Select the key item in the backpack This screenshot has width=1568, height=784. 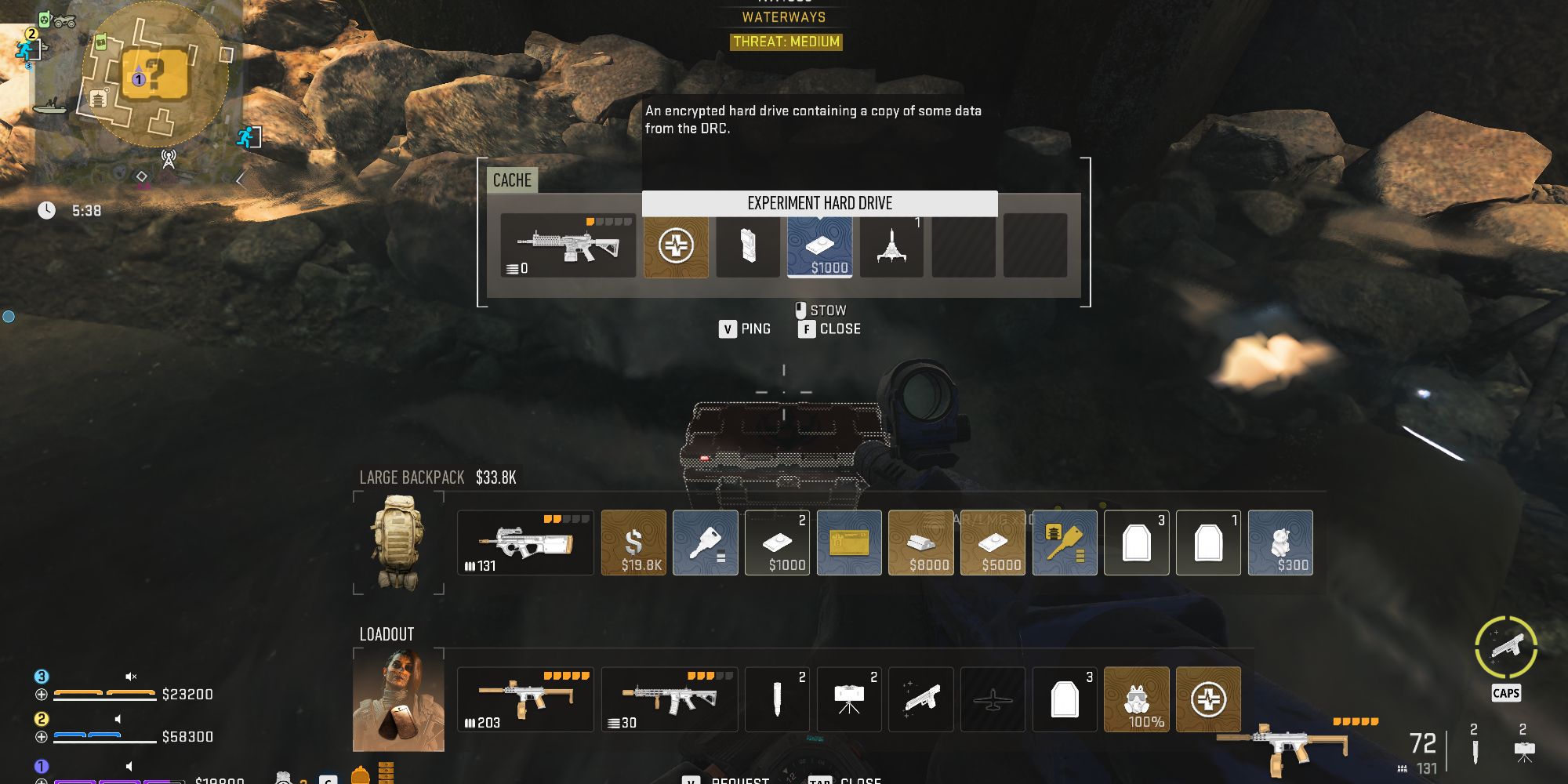coord(705,543)
